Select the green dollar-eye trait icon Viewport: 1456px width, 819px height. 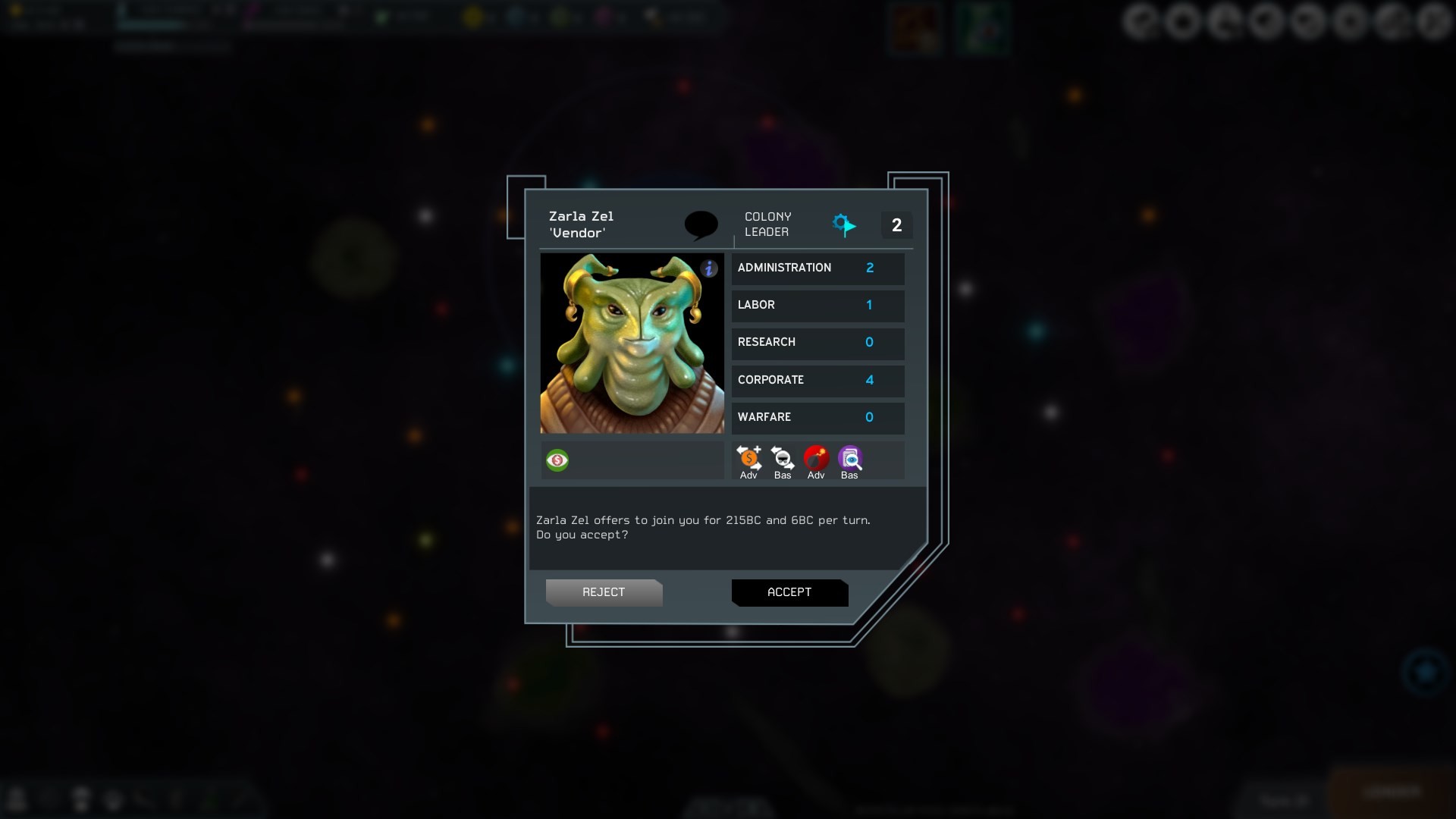click(x=557, y=460)
